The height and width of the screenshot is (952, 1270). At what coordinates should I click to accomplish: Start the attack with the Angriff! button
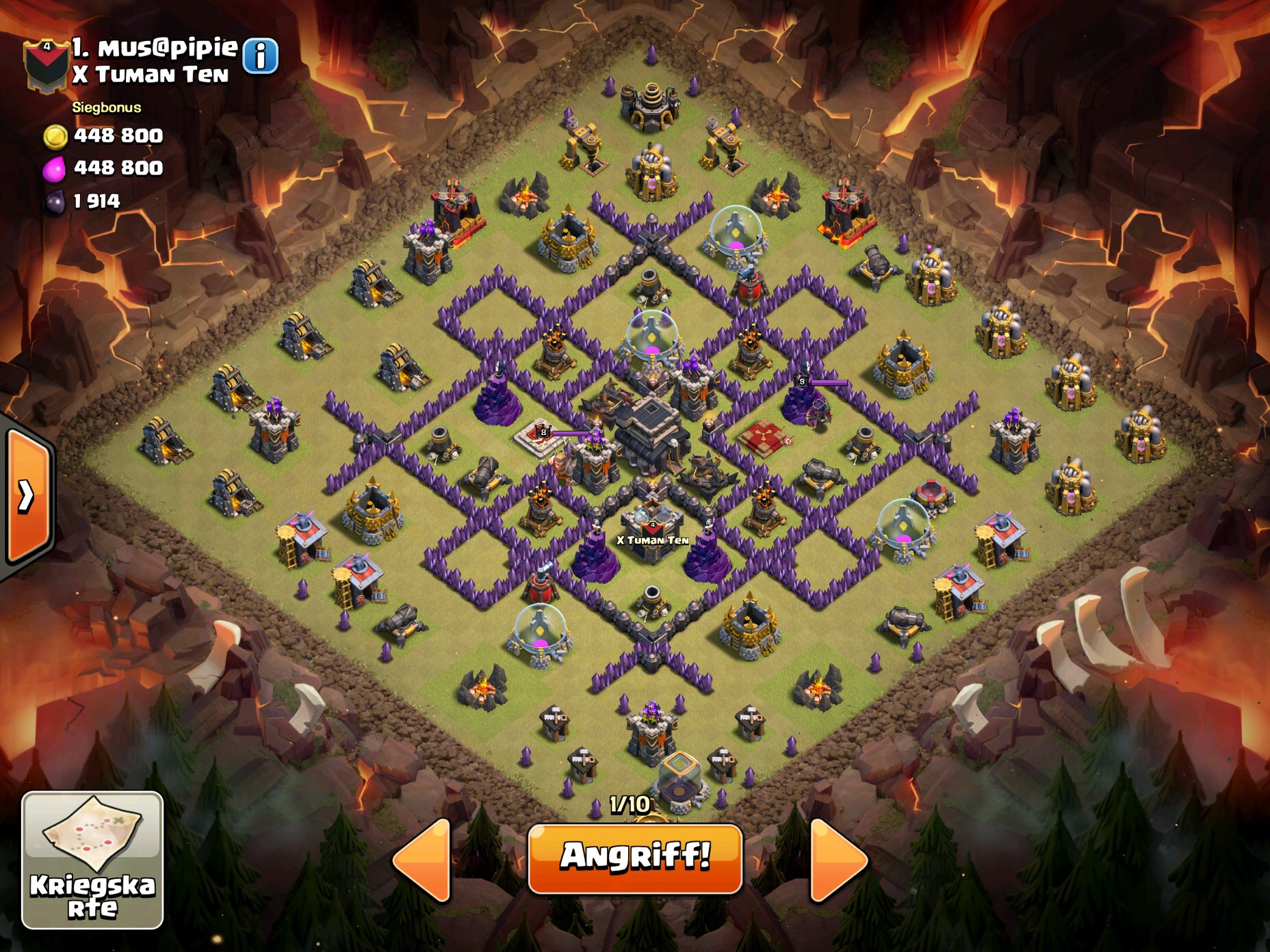635,858
